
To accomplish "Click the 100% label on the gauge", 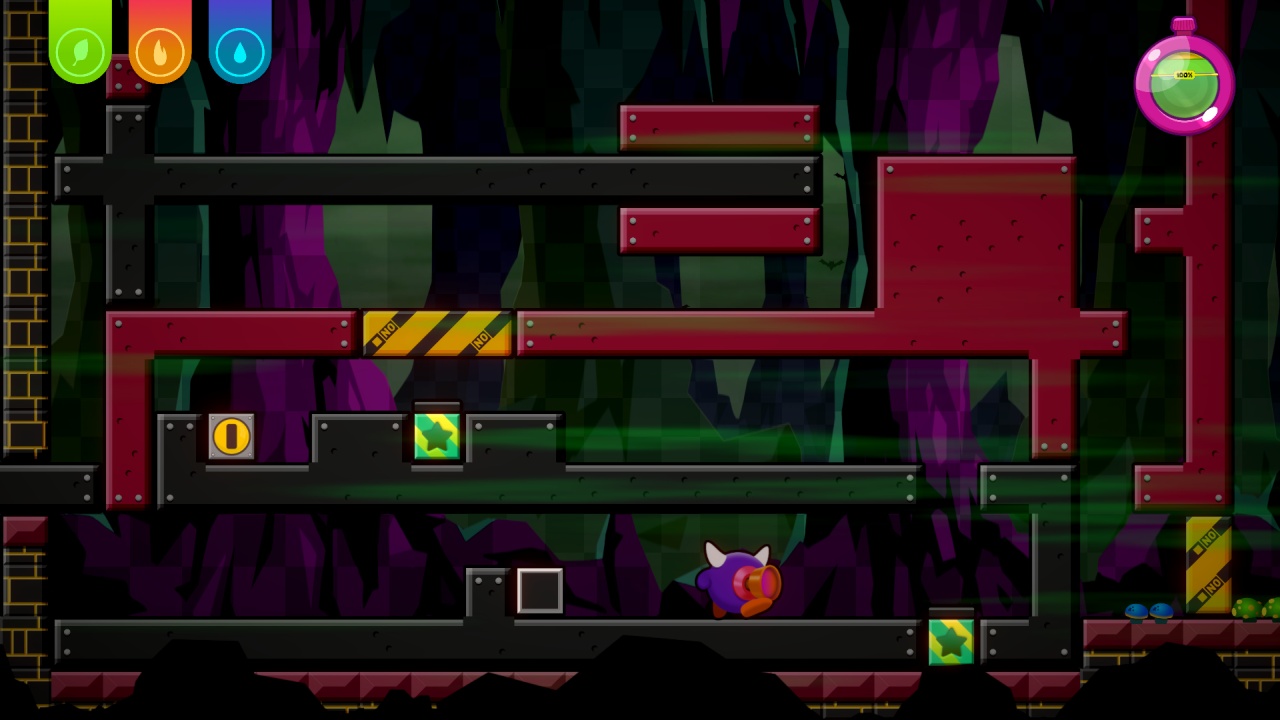I will (x=1184, y=73).
